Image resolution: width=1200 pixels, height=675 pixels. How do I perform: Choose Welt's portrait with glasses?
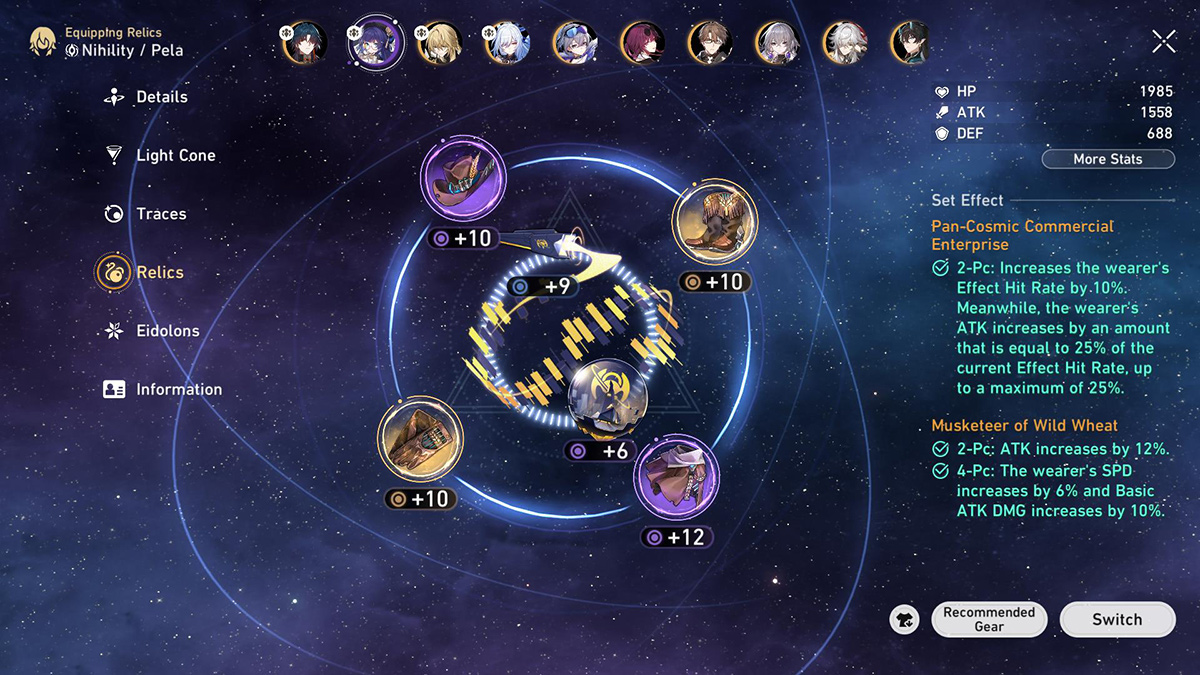pyautogui.click(x=710, y=43)
